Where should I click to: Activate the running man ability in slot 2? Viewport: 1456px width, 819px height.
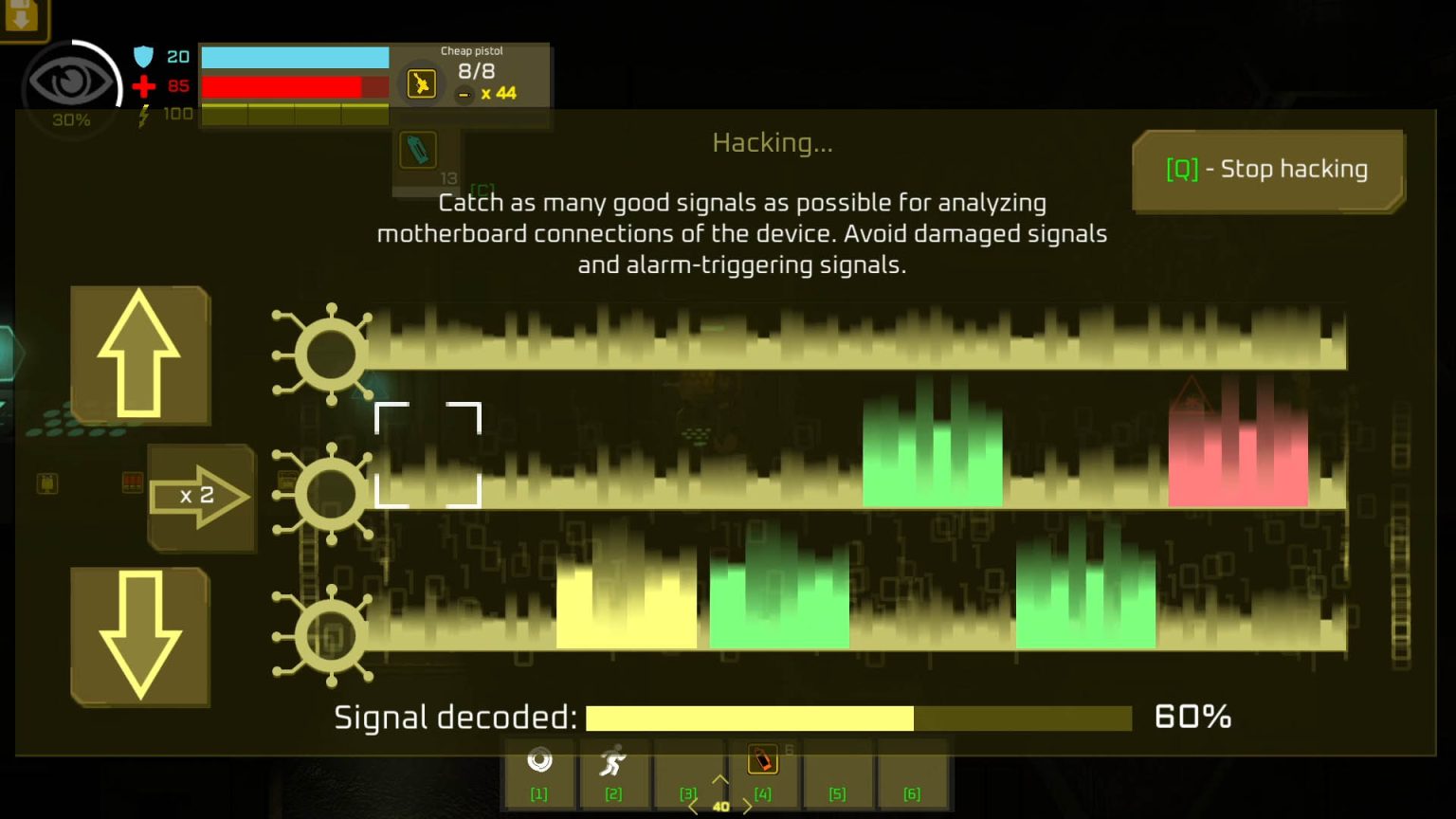tap(613, 761)
